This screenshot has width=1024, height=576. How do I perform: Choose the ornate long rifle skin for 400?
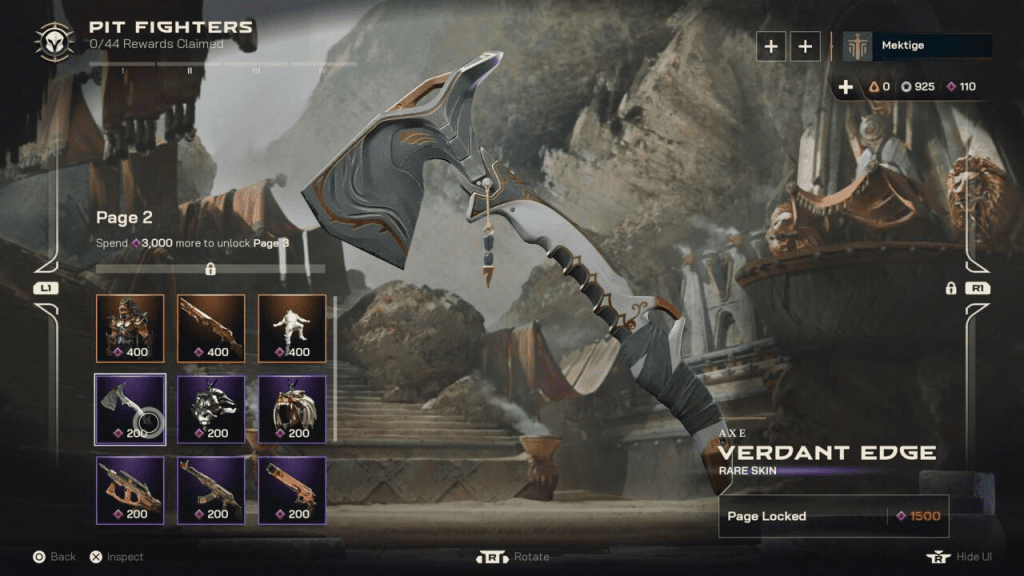pyautogui.click(x=211, y=327)
